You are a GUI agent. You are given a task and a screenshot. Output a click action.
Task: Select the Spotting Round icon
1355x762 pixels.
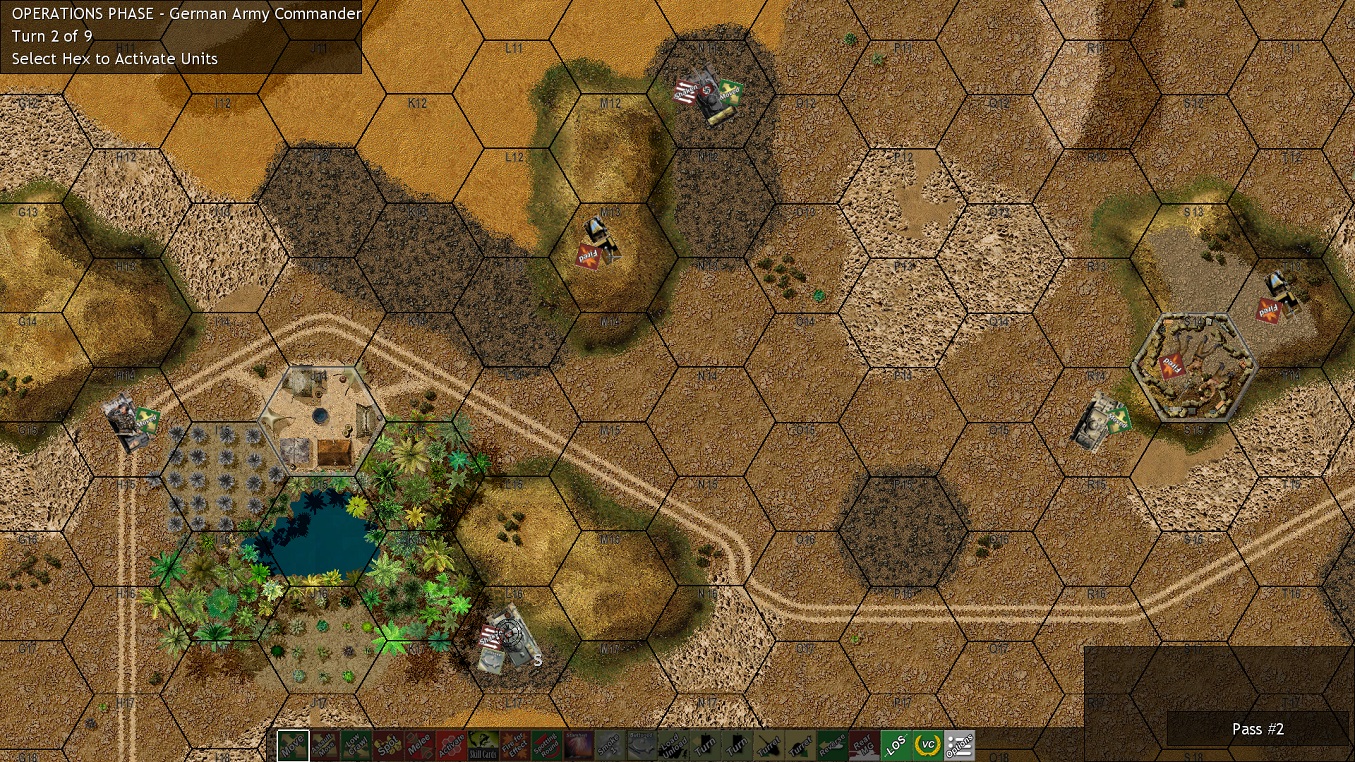(x=547, y=745)
